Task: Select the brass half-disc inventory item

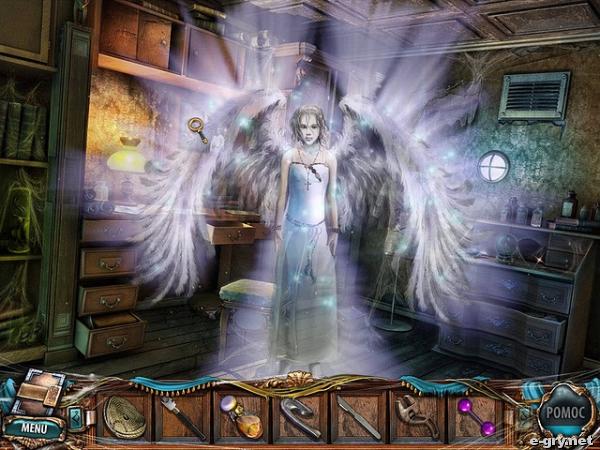Action: click(x=125, y=416)
